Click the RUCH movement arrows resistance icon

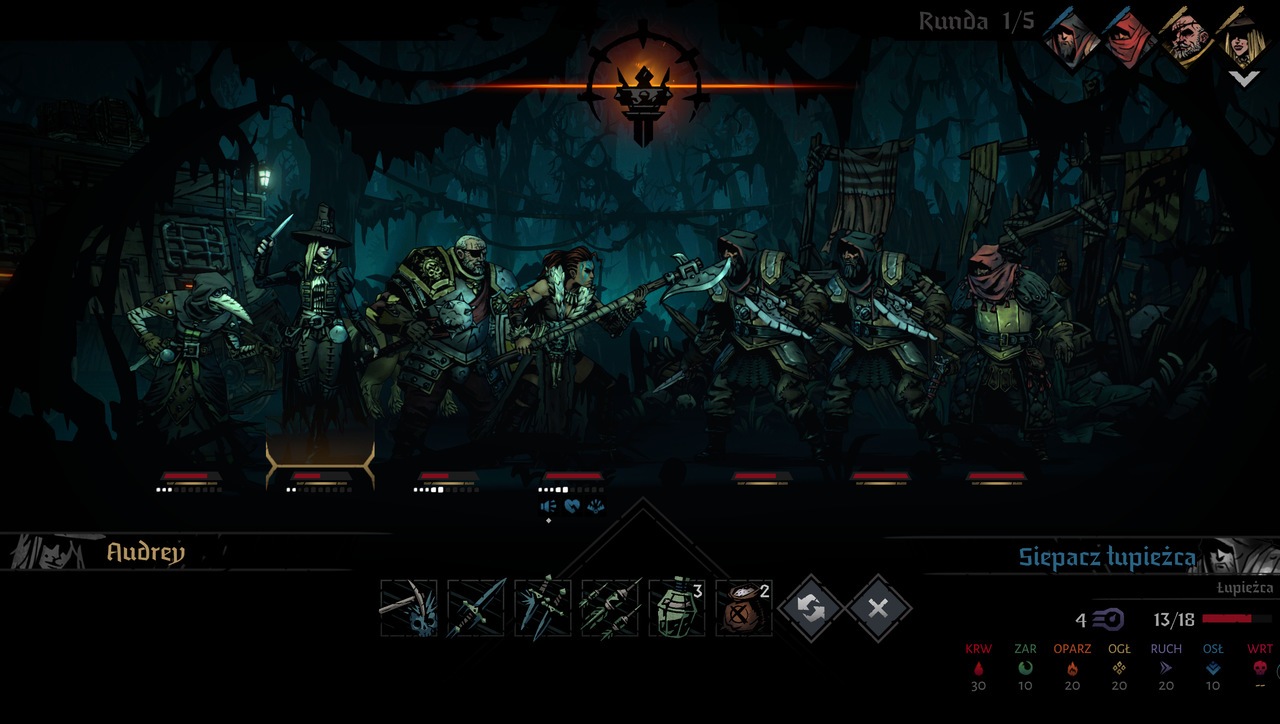click(1164, 668)
